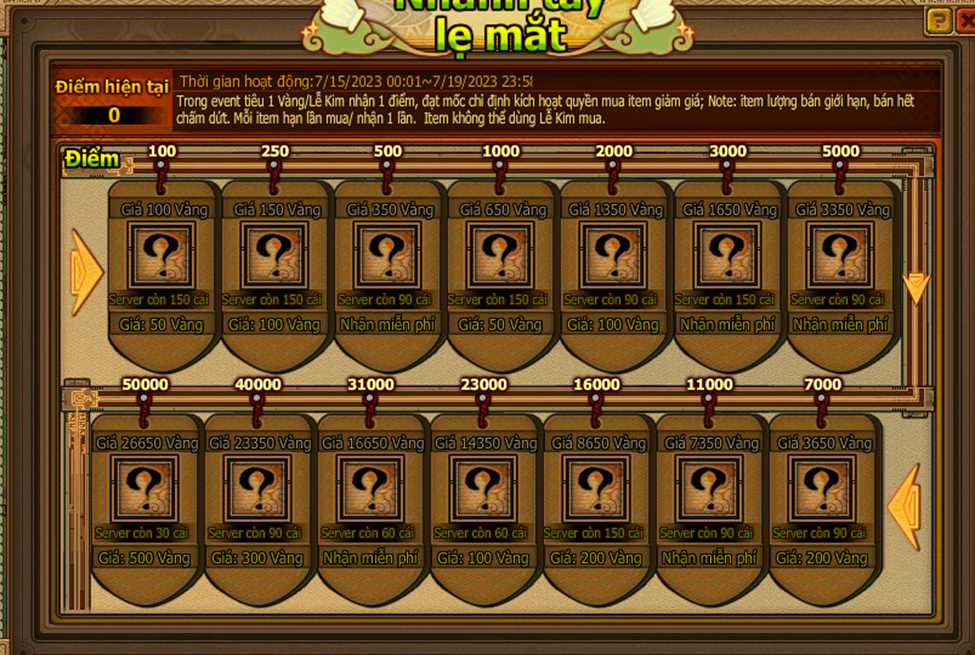Buy the 250-point reward for 100 Vàng
The image size is (975, 655).
275,325
